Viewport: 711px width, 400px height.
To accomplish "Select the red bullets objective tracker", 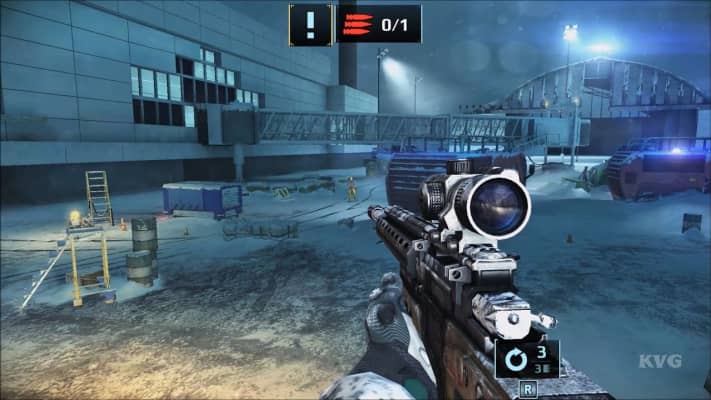I will [378, 24].
